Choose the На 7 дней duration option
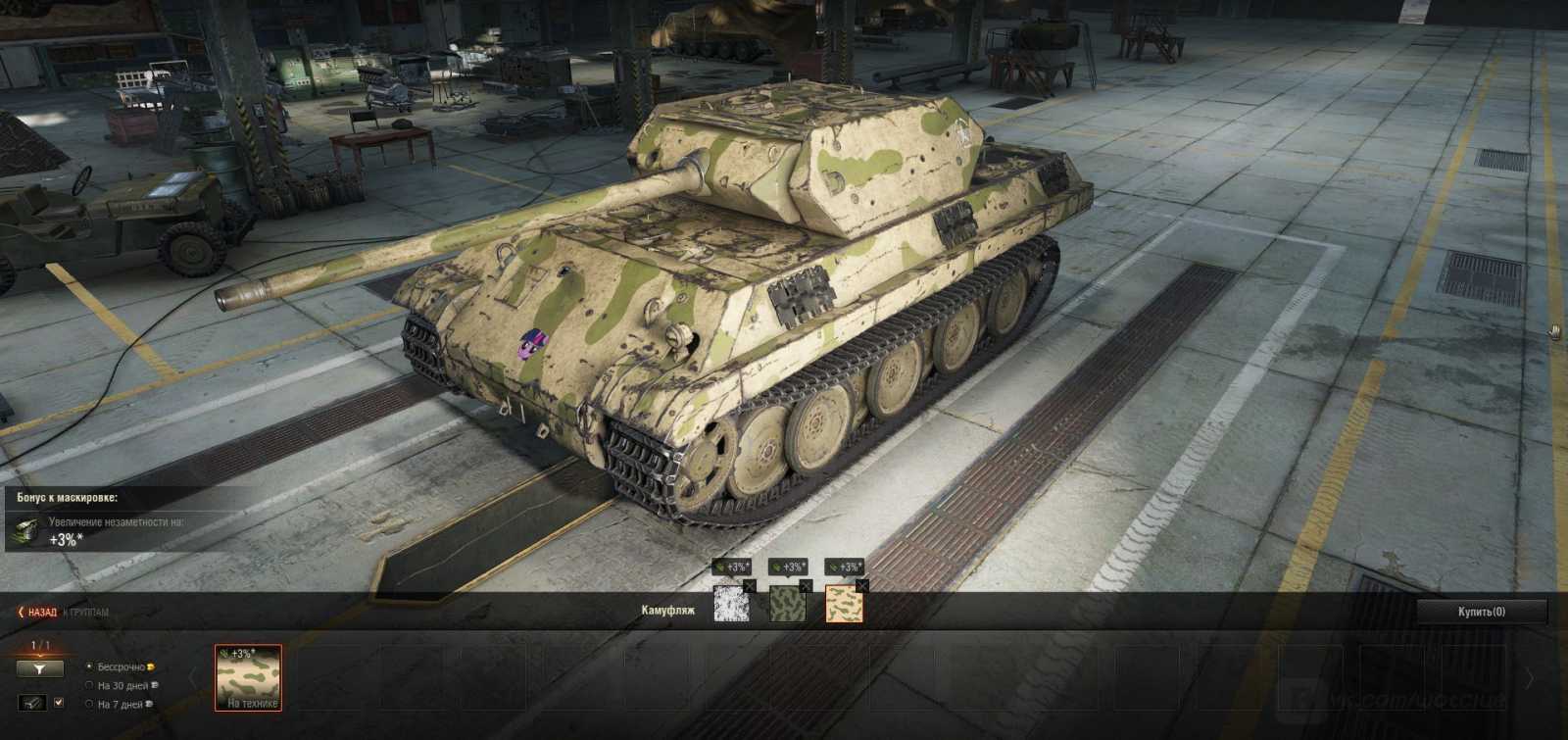This screenshot has height=740, width=1568. [90, 704]
